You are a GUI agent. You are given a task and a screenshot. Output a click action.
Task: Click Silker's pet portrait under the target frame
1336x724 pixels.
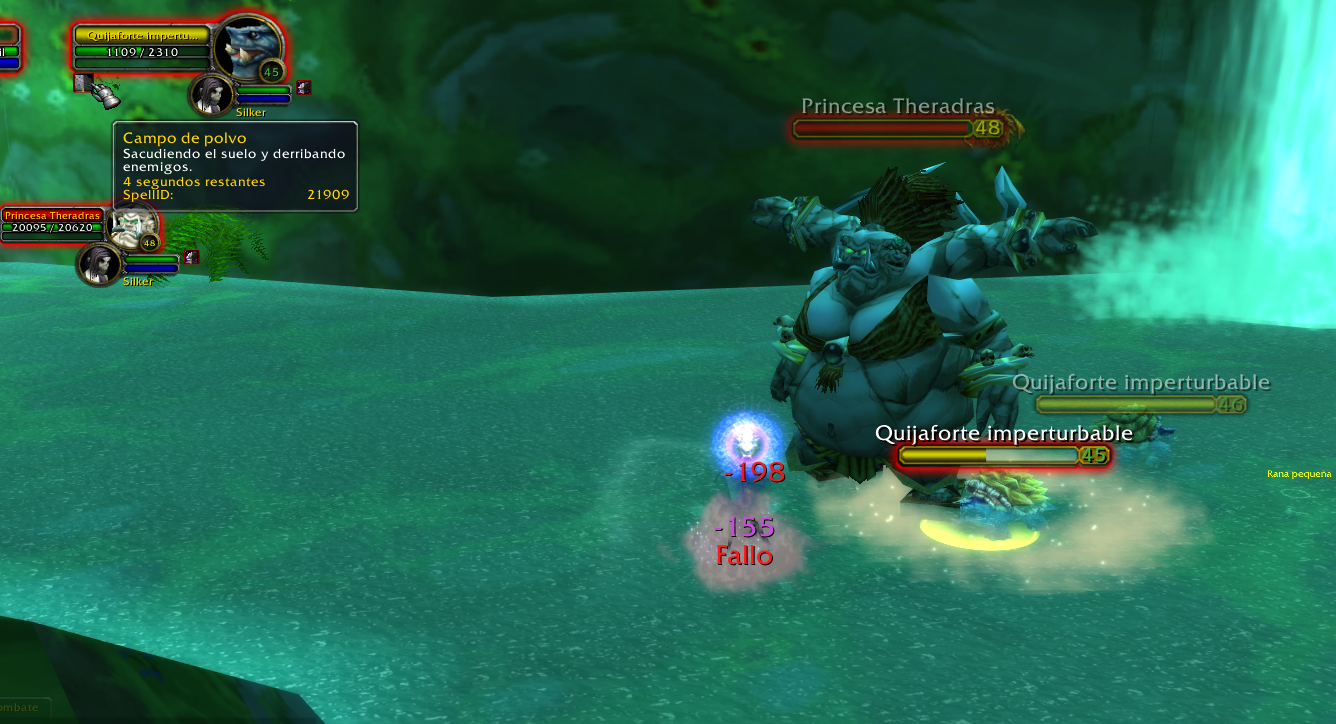pyautogui.click(x=209, y=95)
